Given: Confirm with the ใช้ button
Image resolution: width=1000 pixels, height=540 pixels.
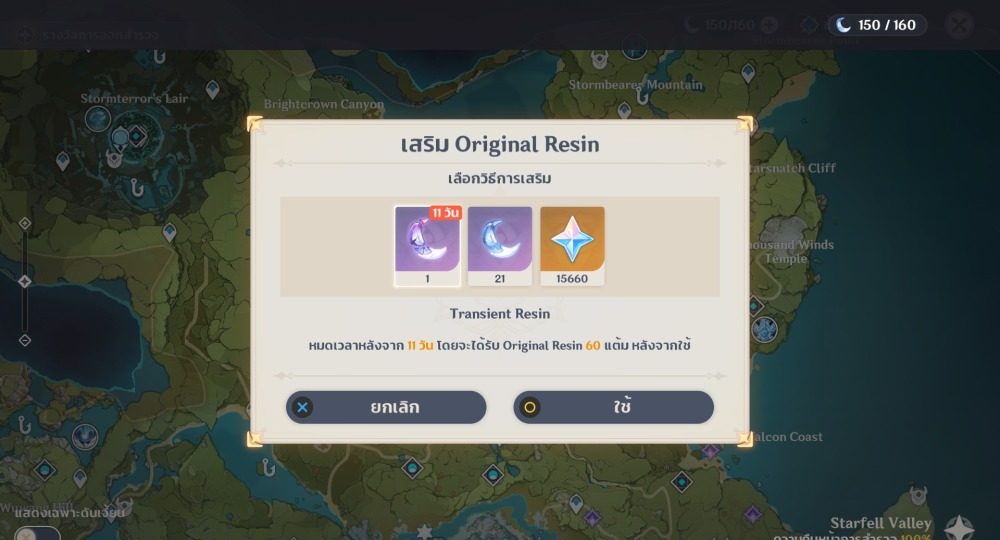Looking at the screenshot, I should pyautogui.click(x=613, y=407).
